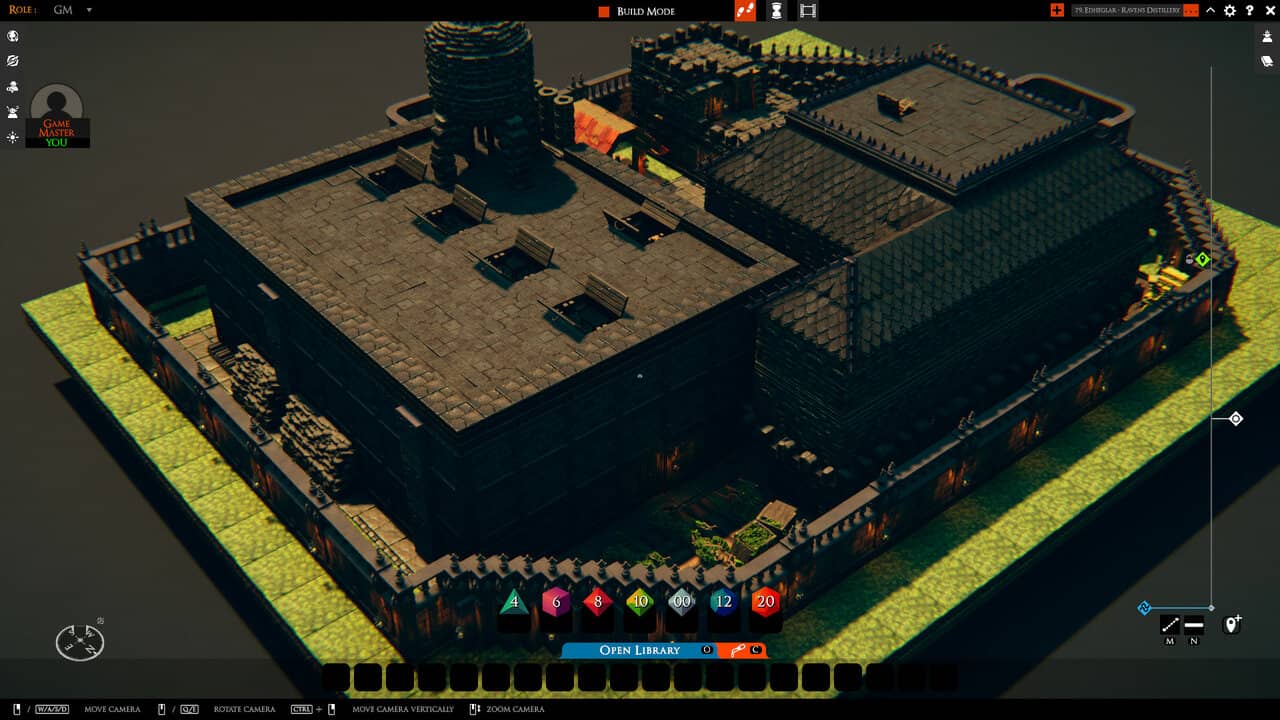Viewport: 1280px width, 720px height.
Task: Select the chess piece icon in top bar
Action: point(776,11)
